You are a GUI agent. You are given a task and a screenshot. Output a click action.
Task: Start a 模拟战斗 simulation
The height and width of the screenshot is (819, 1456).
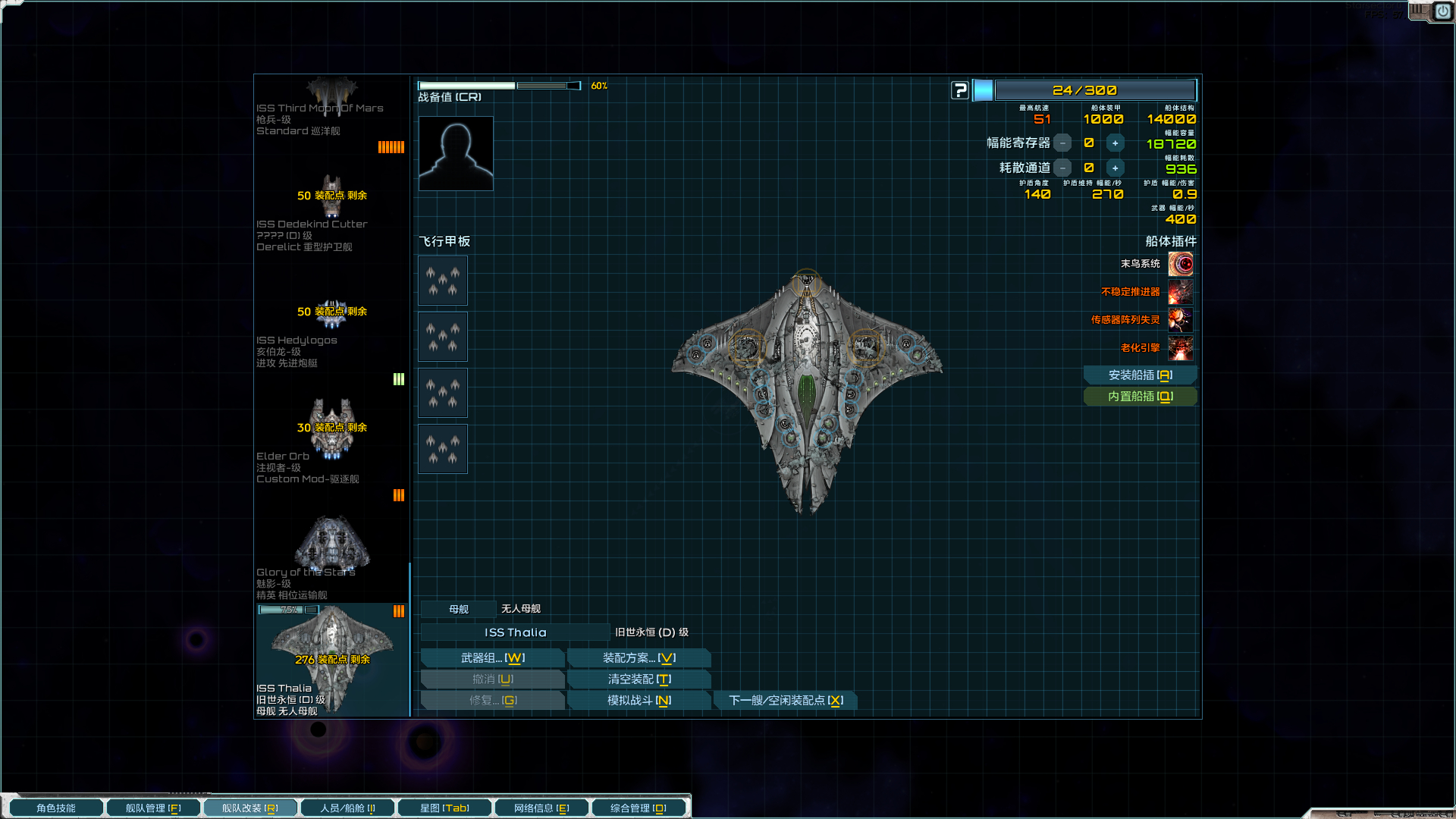639,701
